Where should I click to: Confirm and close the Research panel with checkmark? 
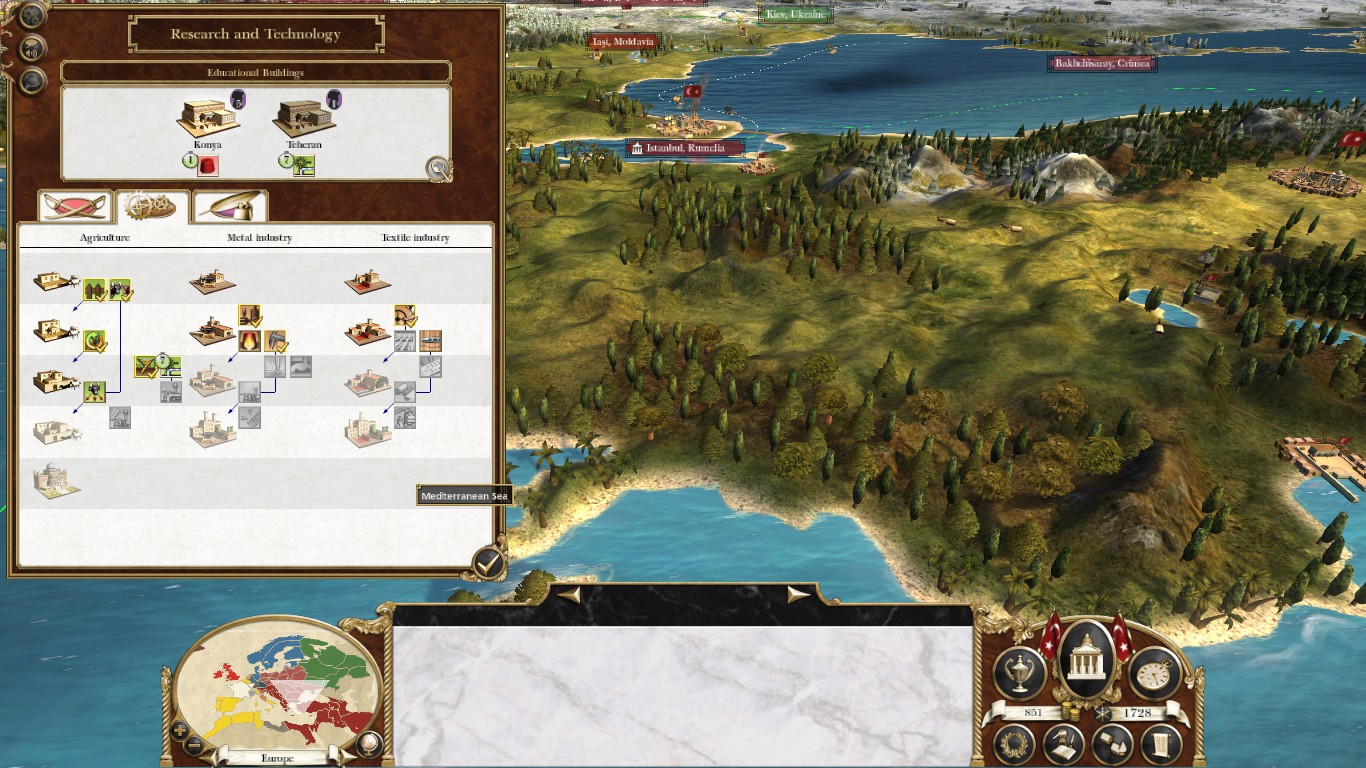[488, 563]
